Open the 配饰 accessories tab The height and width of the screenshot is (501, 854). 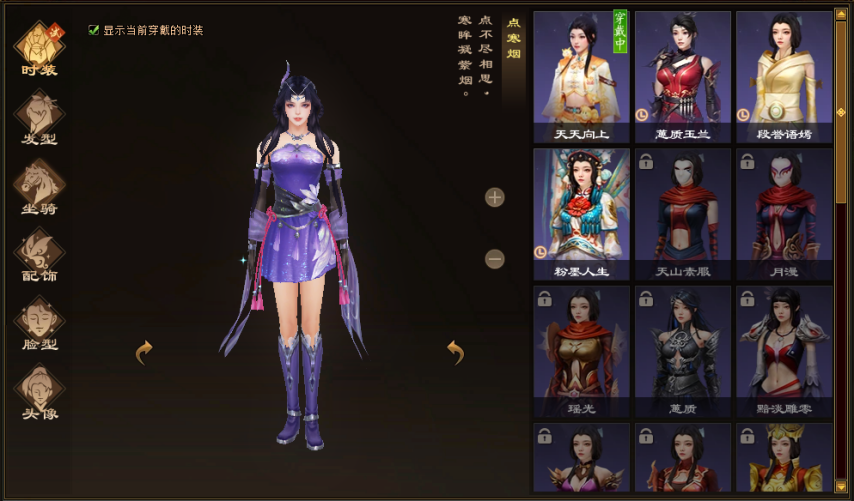40,253
